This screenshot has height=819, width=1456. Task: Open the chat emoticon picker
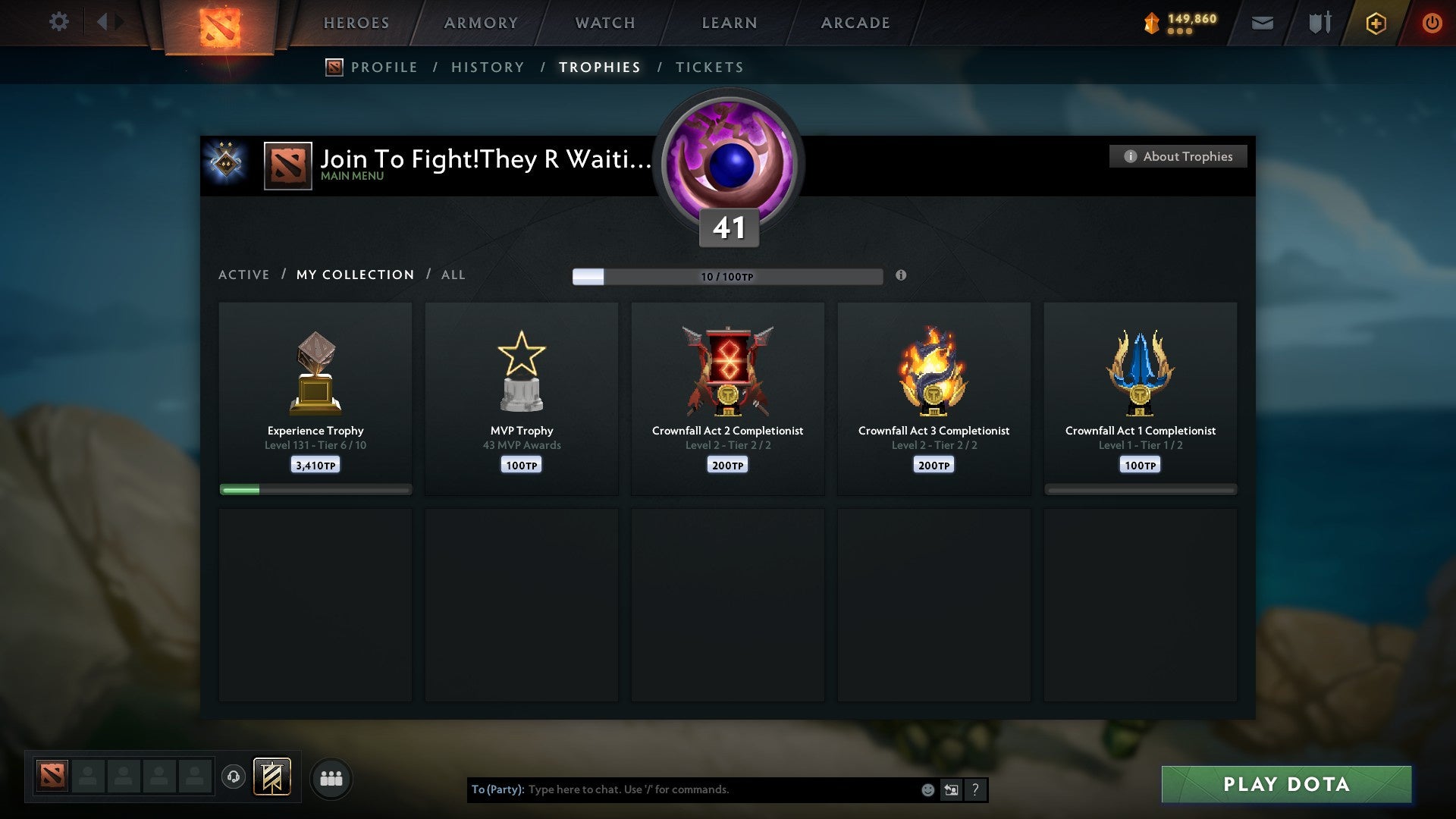tap(927, 789)
